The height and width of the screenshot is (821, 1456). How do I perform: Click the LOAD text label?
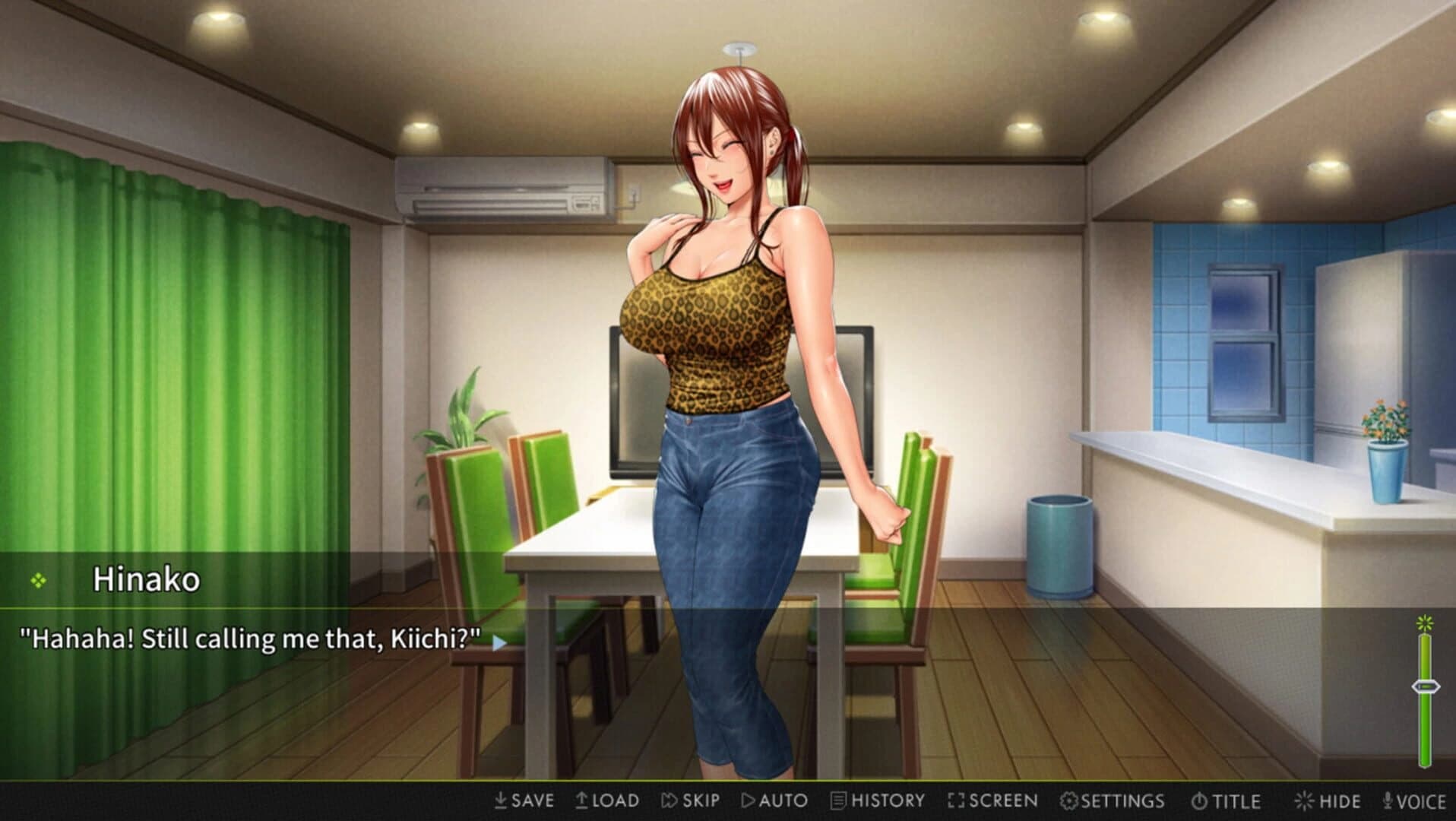point(614,800)
